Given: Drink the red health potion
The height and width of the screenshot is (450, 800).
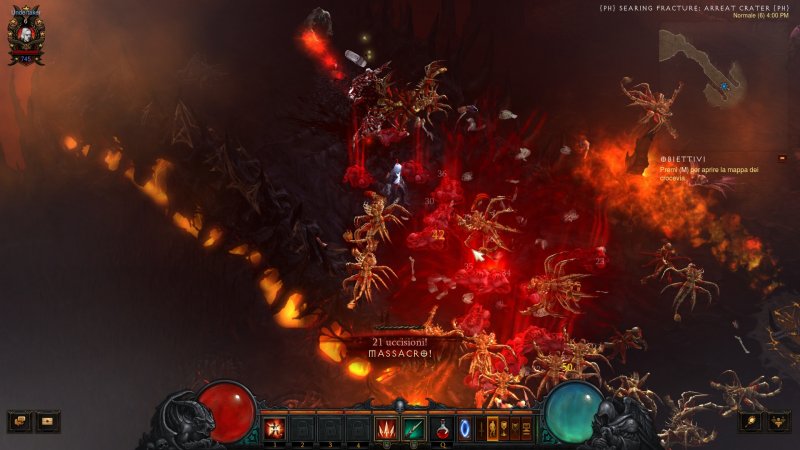Looking at the screenshot, I should 441,429.
